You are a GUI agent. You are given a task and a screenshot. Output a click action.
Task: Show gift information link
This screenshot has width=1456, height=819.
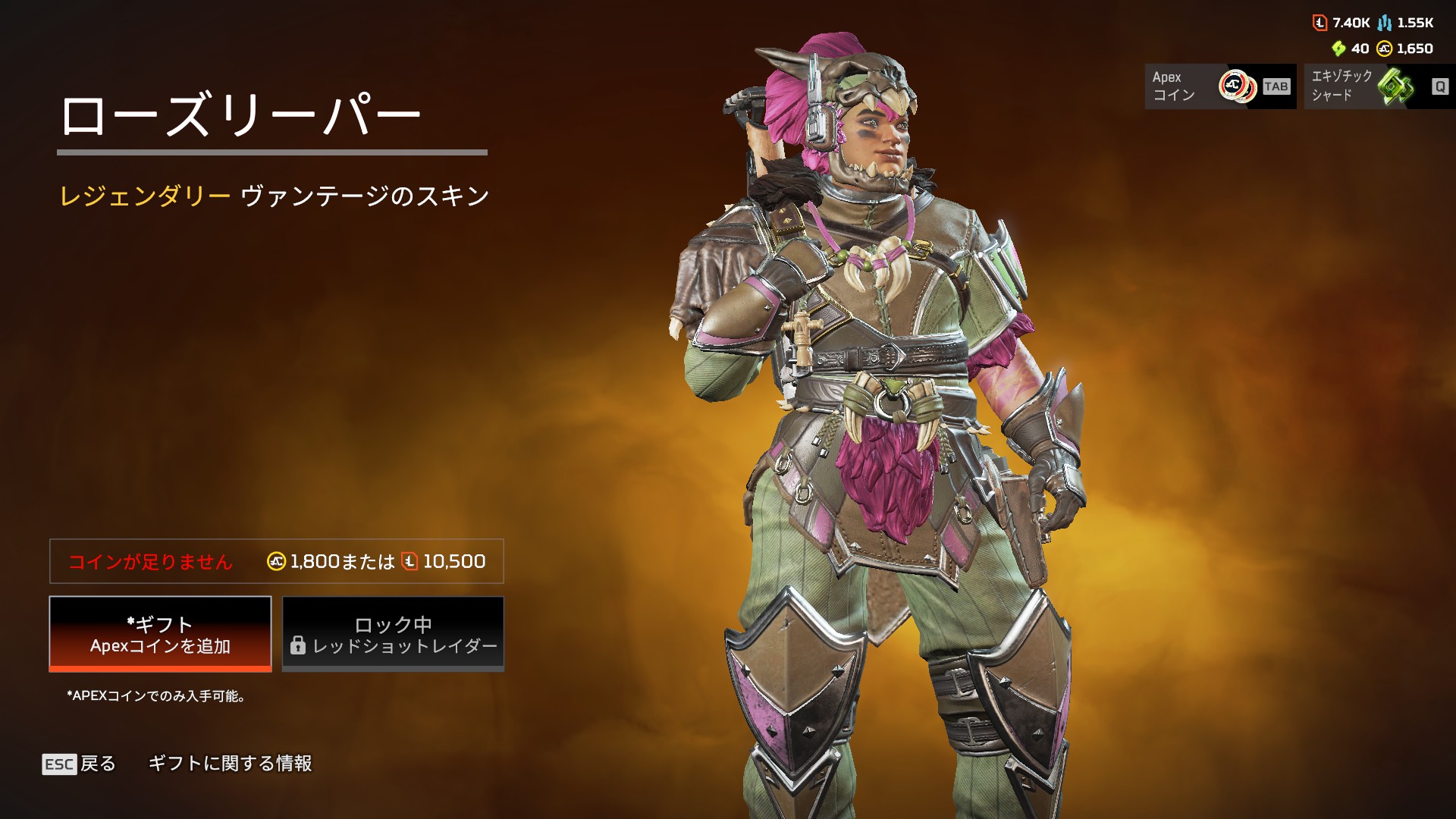click(230, 764)
